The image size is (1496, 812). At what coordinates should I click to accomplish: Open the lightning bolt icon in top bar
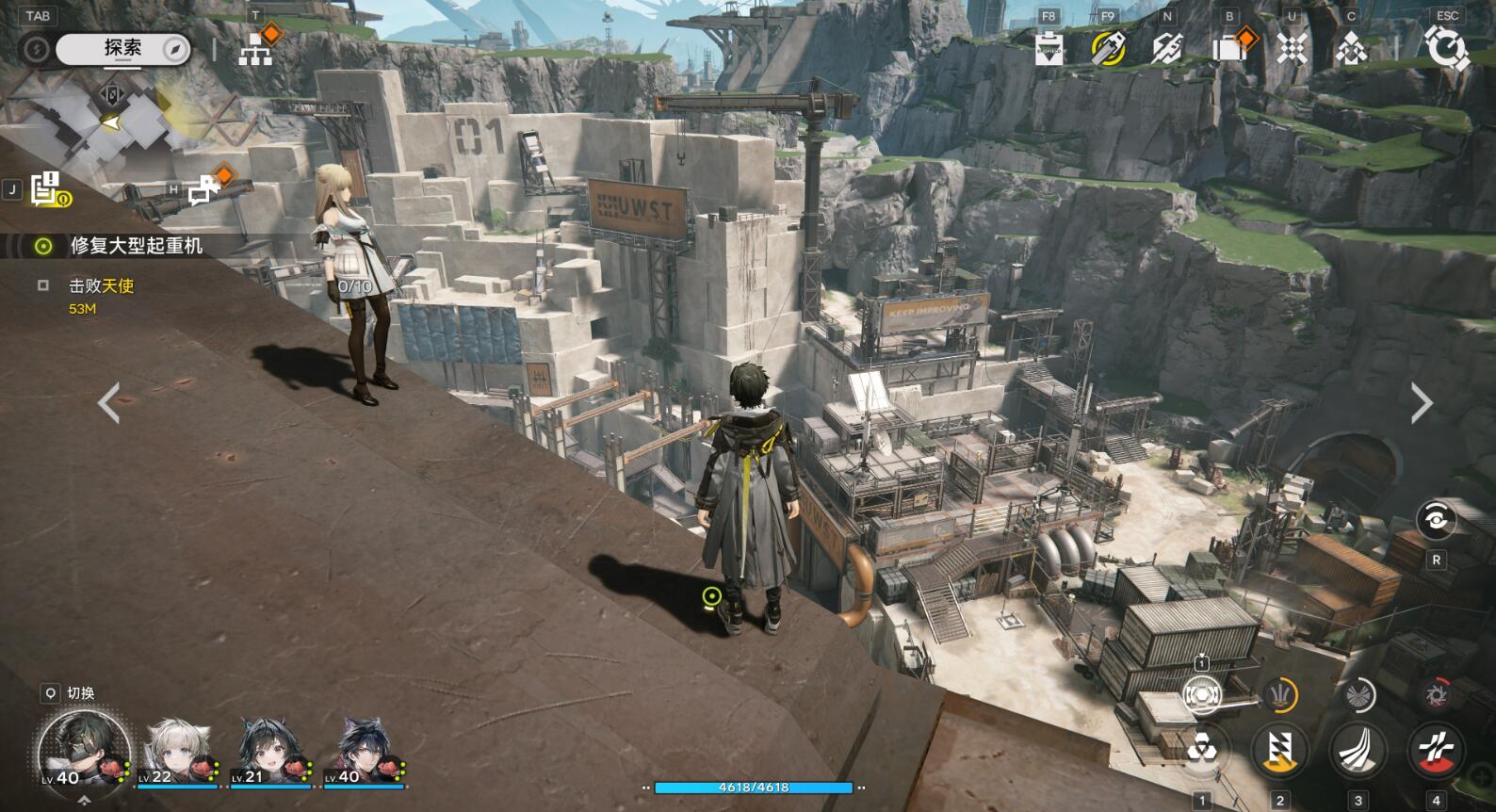pos(1167,48)
